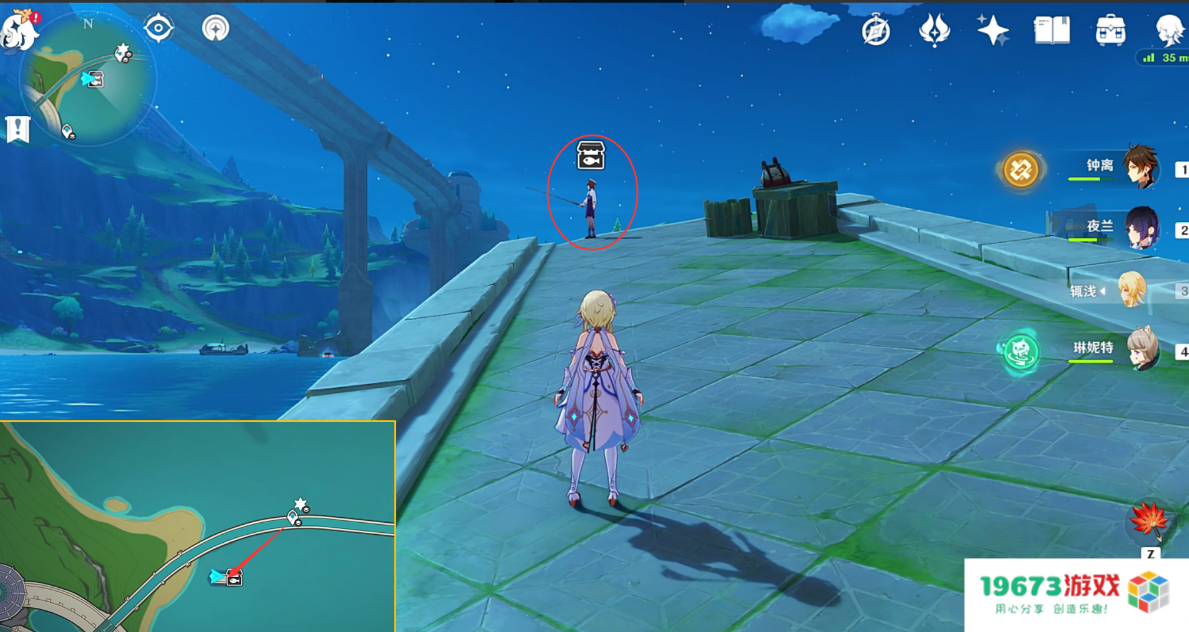Open the compass icon in the top bar
1189x632 pixels.
tap(876, 31)
